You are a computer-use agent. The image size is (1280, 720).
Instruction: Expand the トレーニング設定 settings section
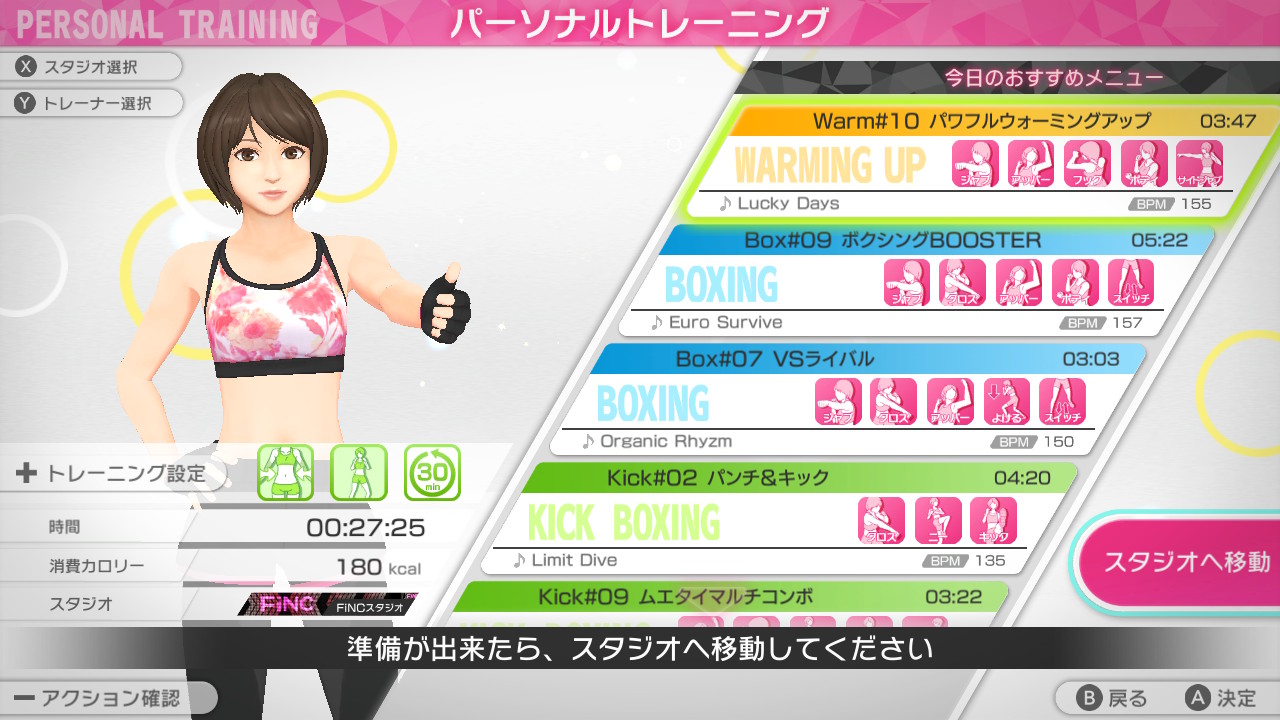point(110,474)
